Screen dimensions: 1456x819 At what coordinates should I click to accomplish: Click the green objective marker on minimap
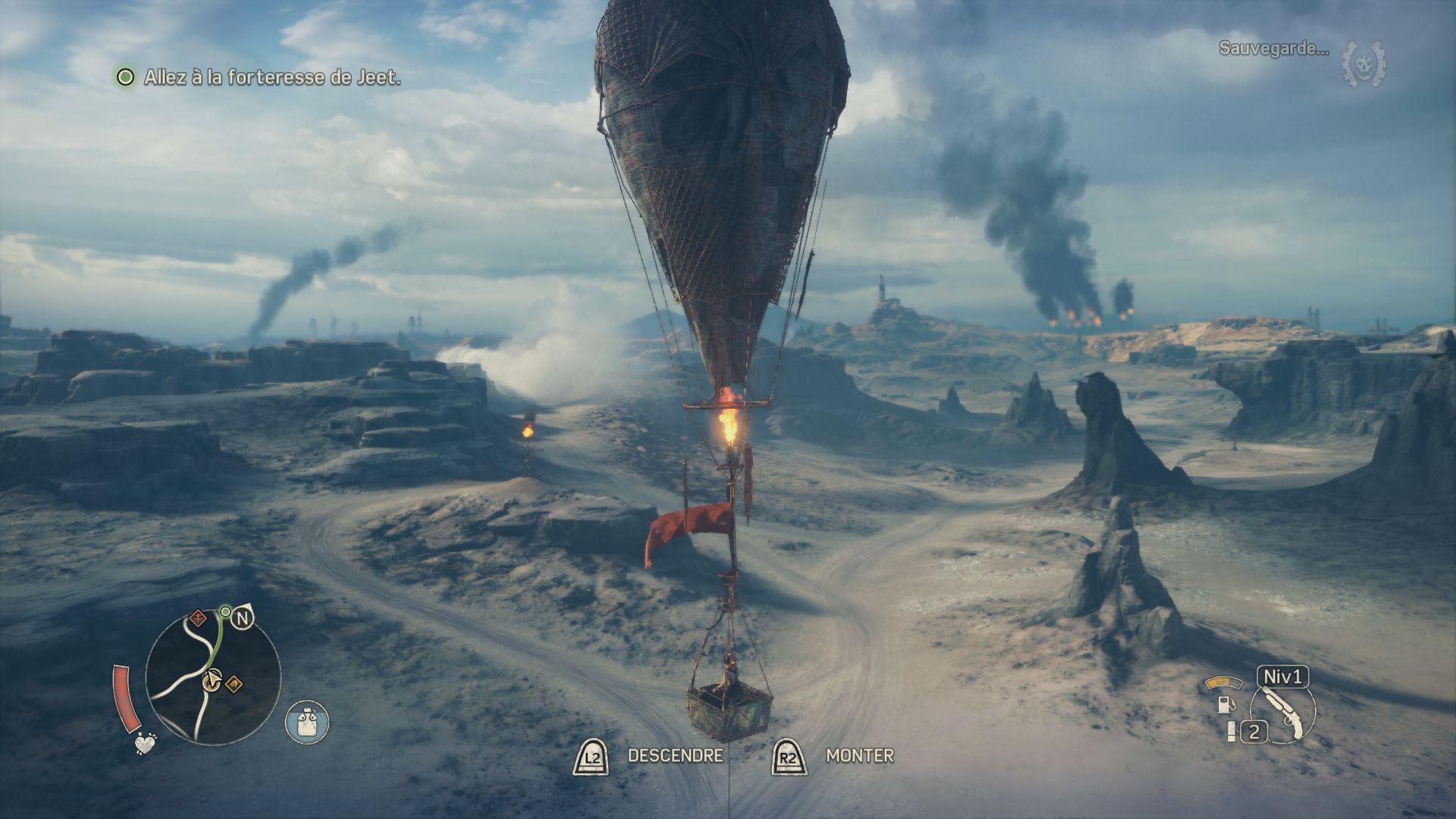click(x=225, y=611)
